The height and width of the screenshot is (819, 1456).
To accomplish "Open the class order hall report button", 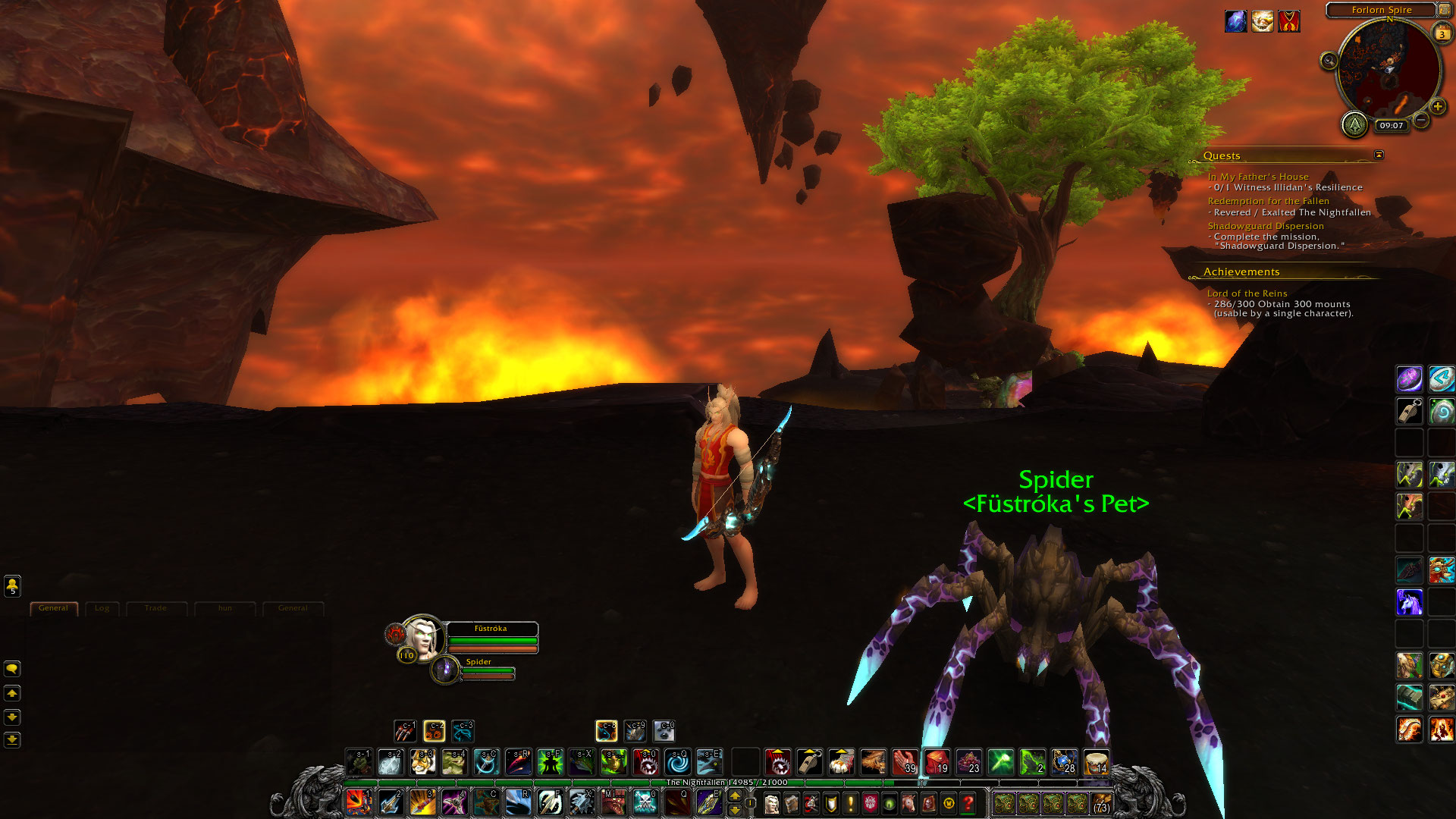I will coord(1354,124).
